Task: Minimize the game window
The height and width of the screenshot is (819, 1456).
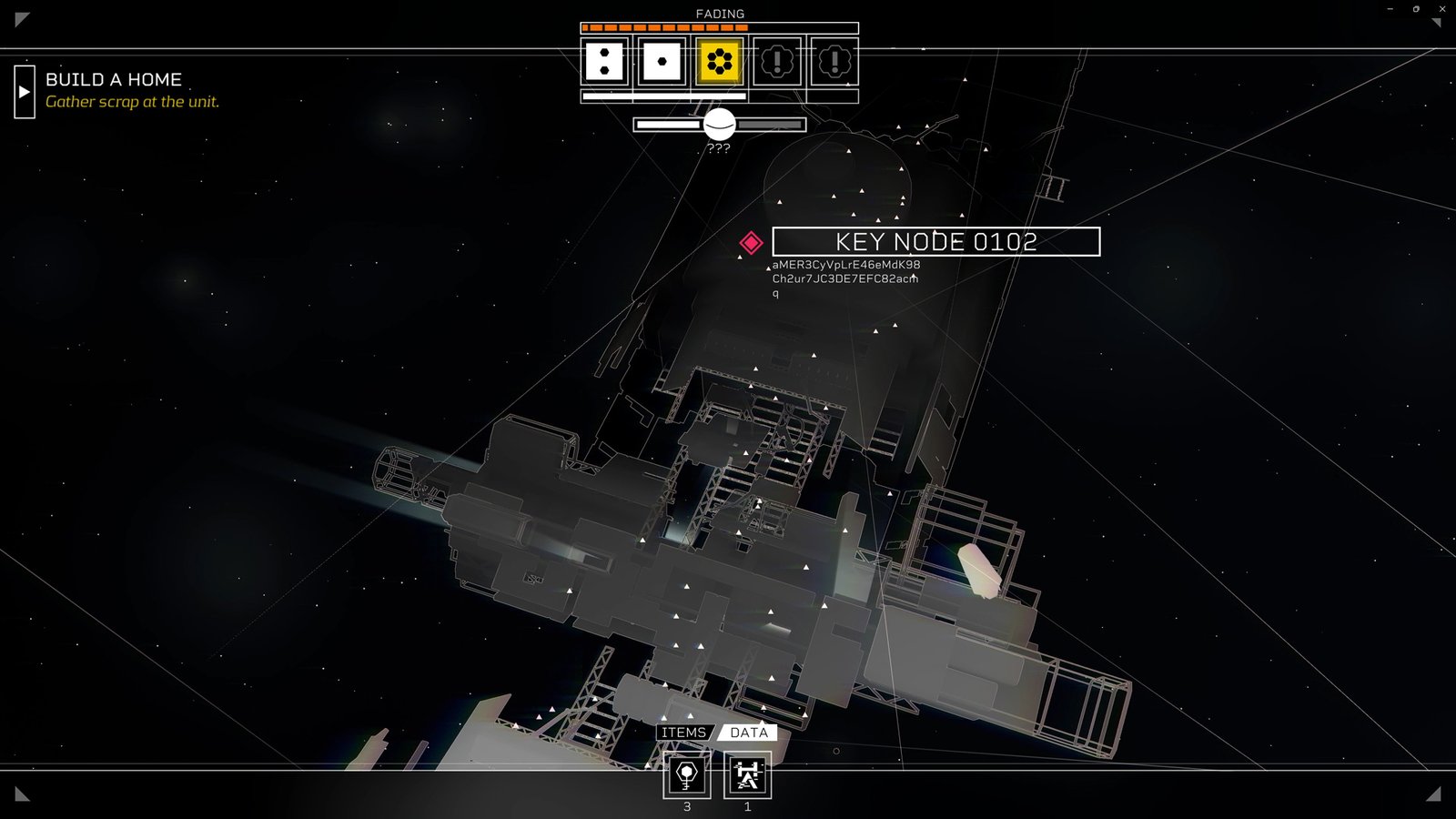Action: tap(1390, 9)
